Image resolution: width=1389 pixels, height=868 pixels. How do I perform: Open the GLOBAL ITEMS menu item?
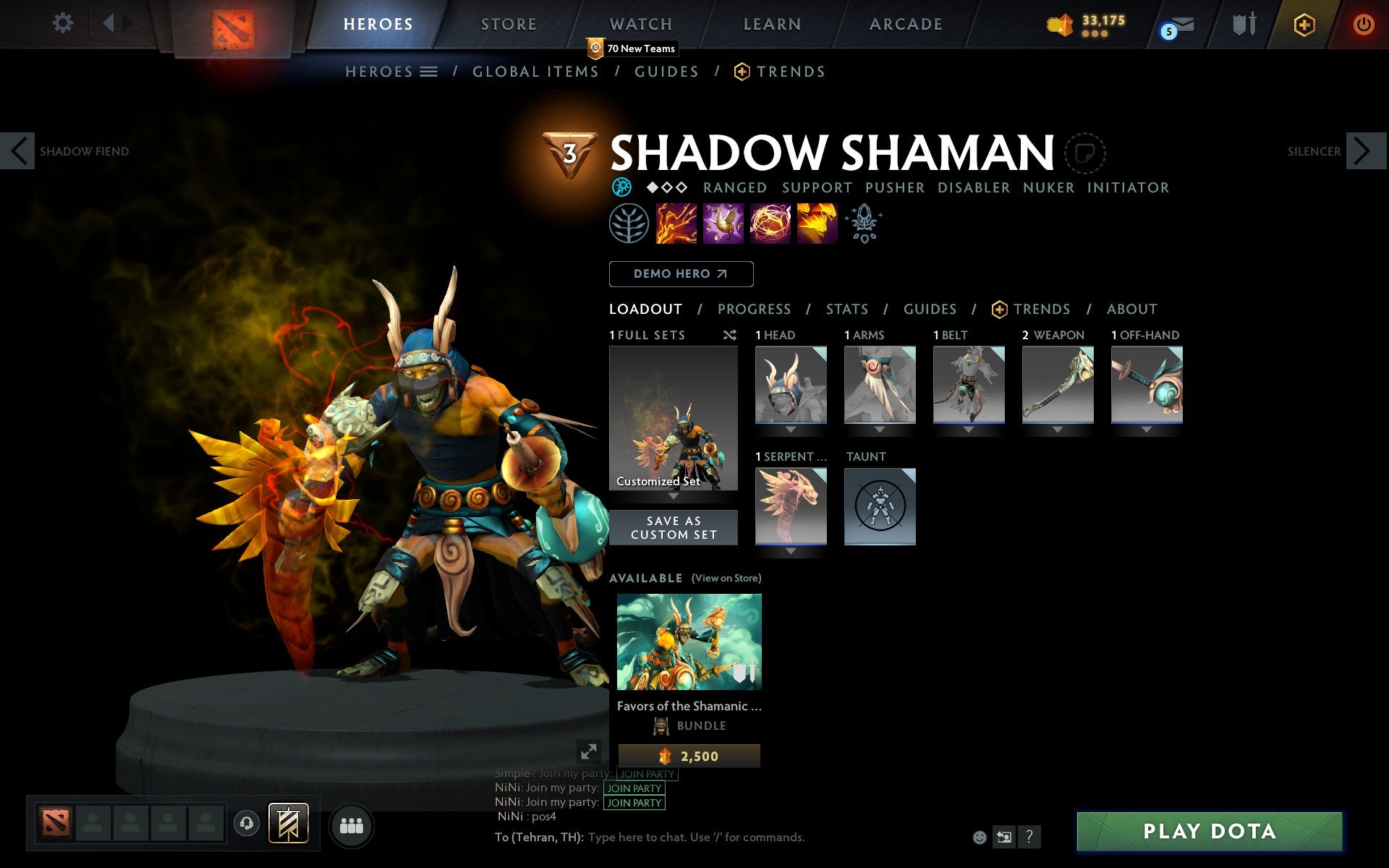pos(535,72)
